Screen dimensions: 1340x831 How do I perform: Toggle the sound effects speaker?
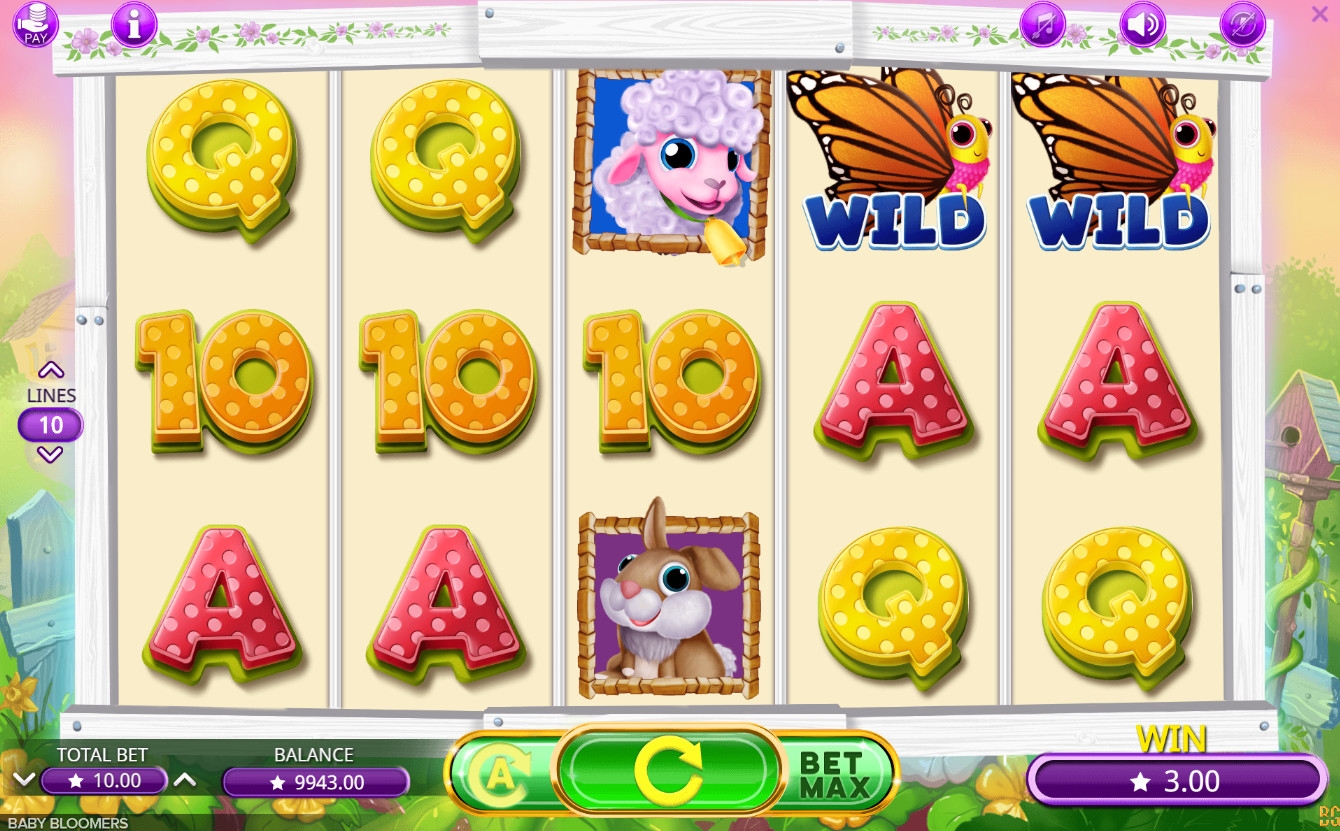(1142, 25)
